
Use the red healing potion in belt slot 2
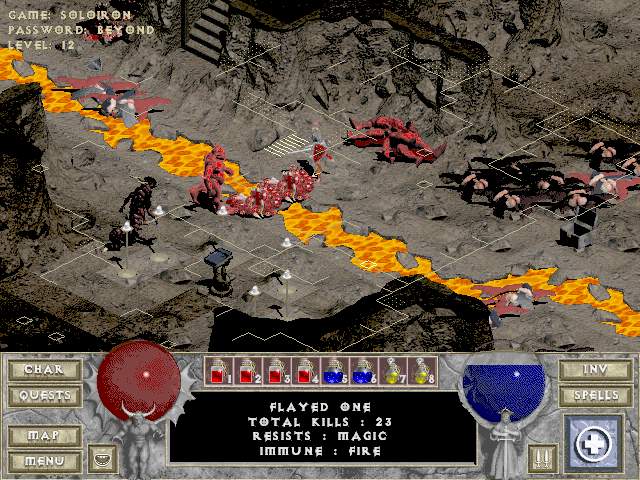pyautogui.click(x=247, y=372)
